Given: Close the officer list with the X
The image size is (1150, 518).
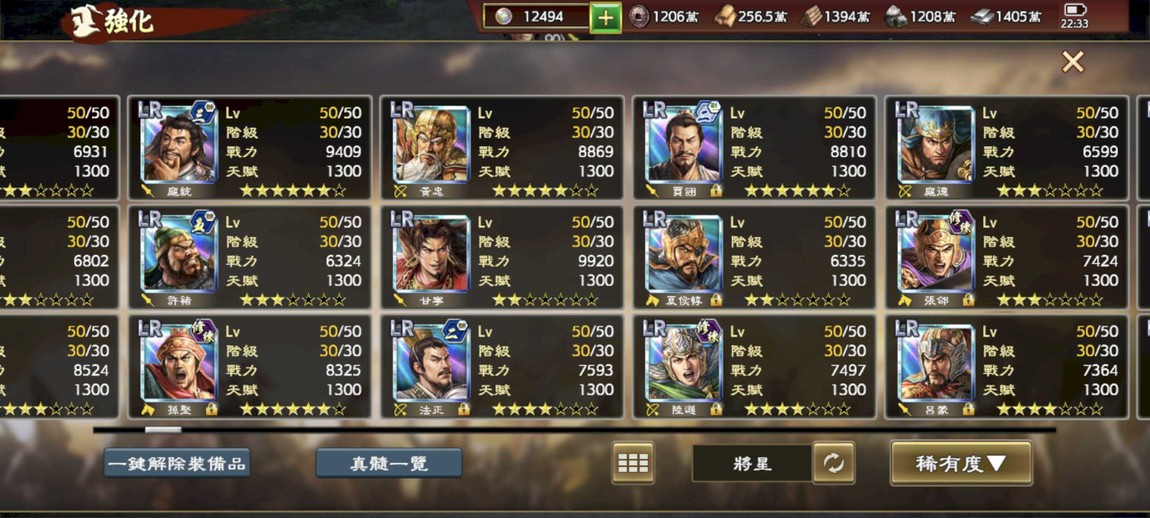Looking at the screenshot, I should click(1072, 62).
